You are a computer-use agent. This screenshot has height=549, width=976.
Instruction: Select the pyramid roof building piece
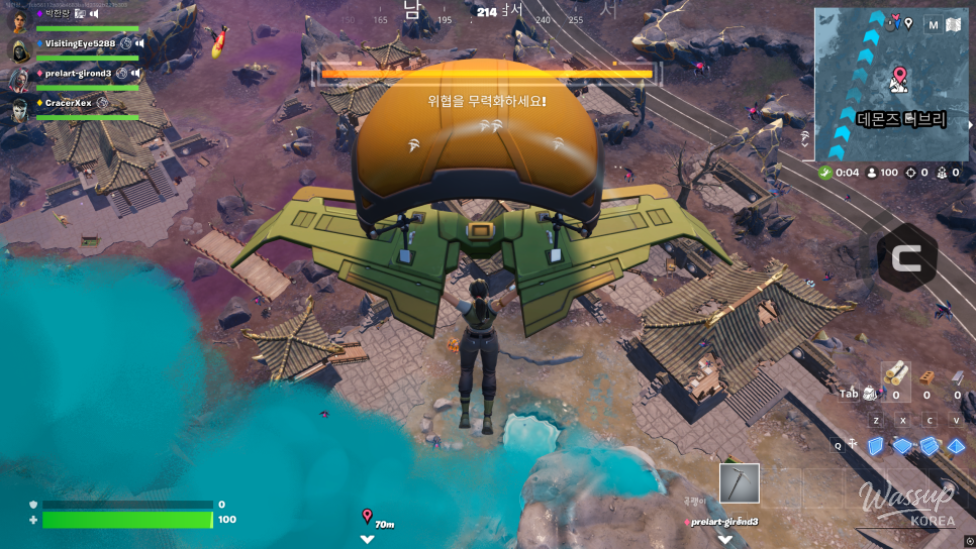click(x=957, y=446)
